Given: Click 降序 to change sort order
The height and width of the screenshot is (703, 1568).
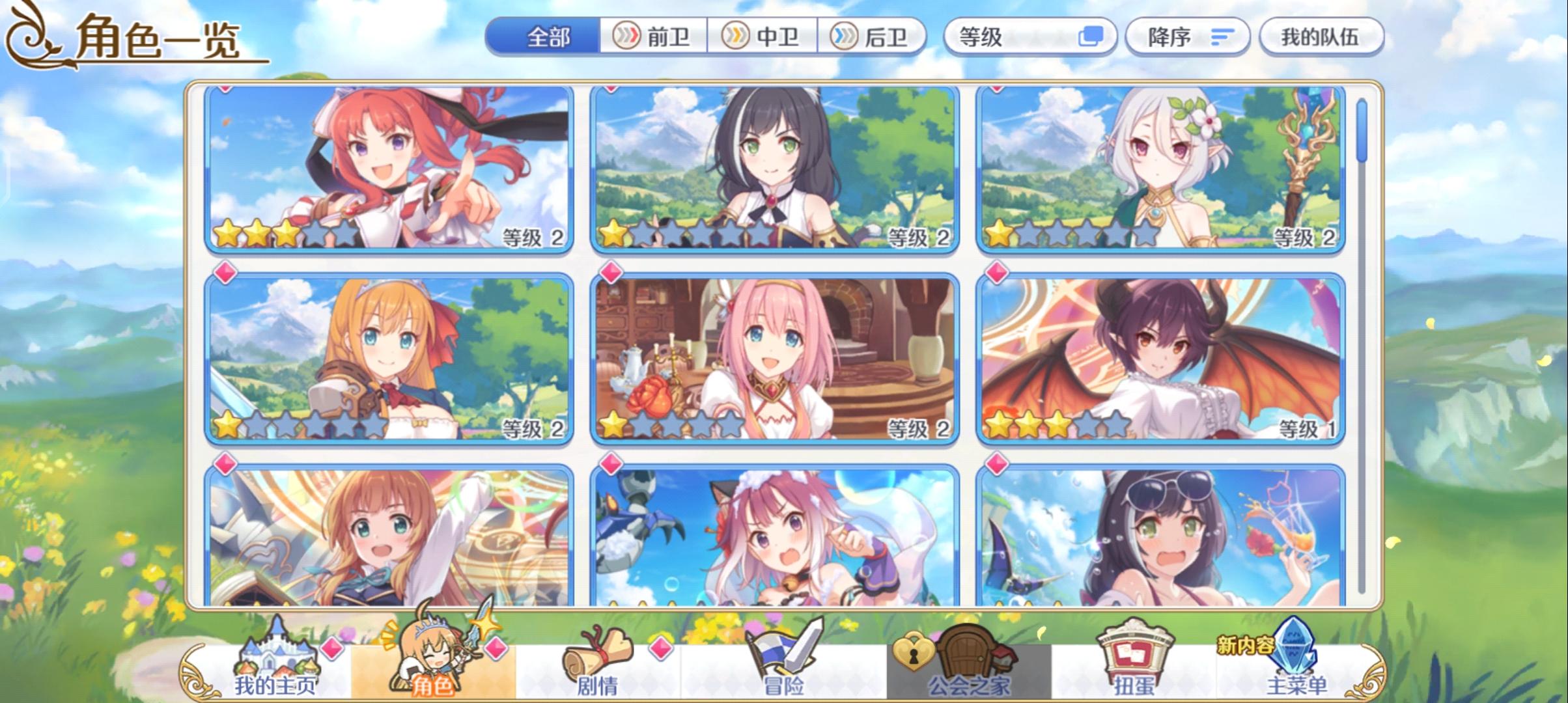Looking at the screenshot, I should click(x=1185, y=37).
